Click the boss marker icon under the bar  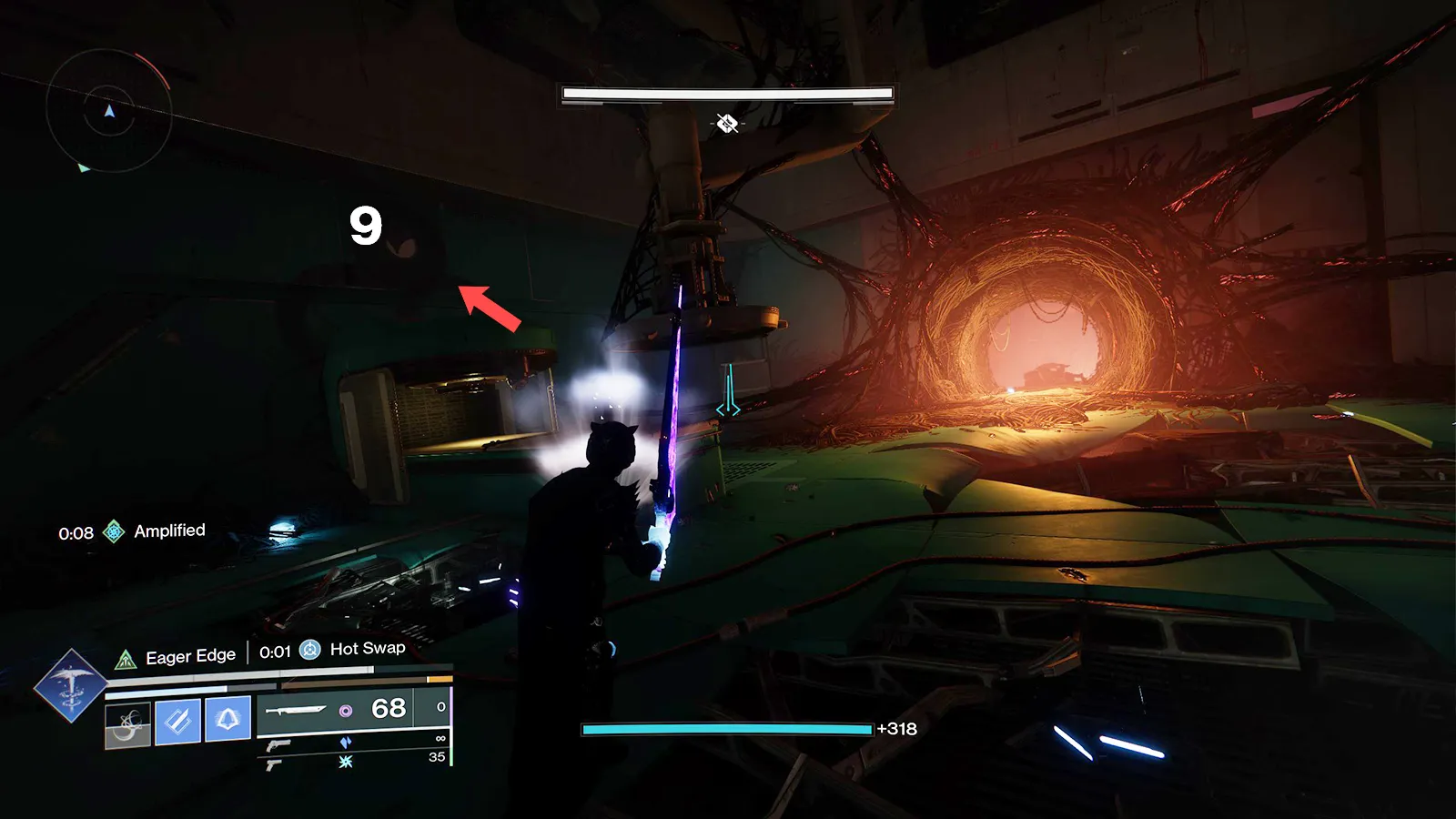(x=726, y=123)
